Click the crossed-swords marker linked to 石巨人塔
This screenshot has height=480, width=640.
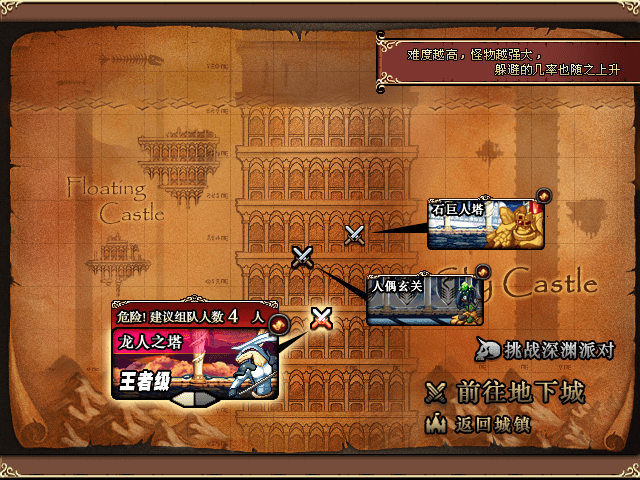tap(354, 235)
